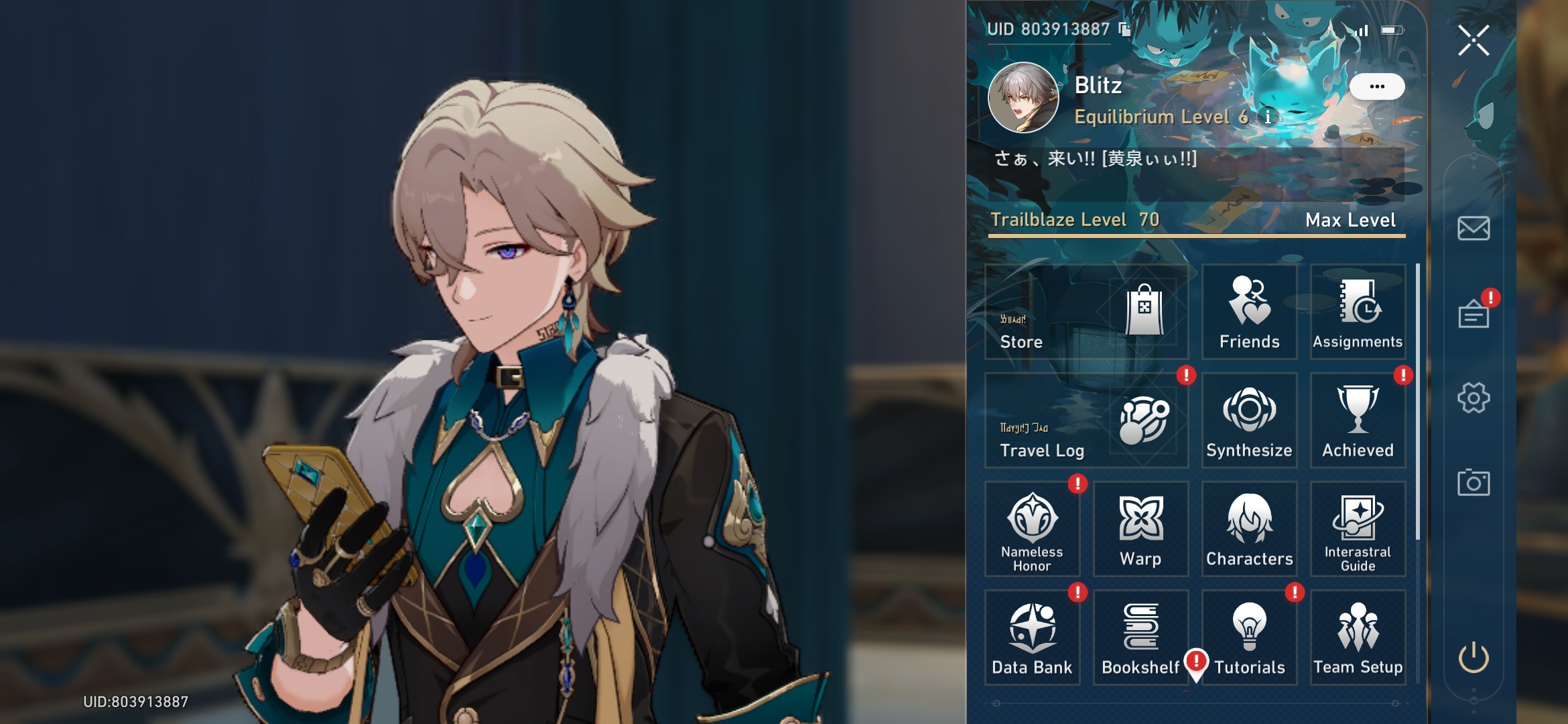Expand the profile options via ellipsis button

(1377, 85)
